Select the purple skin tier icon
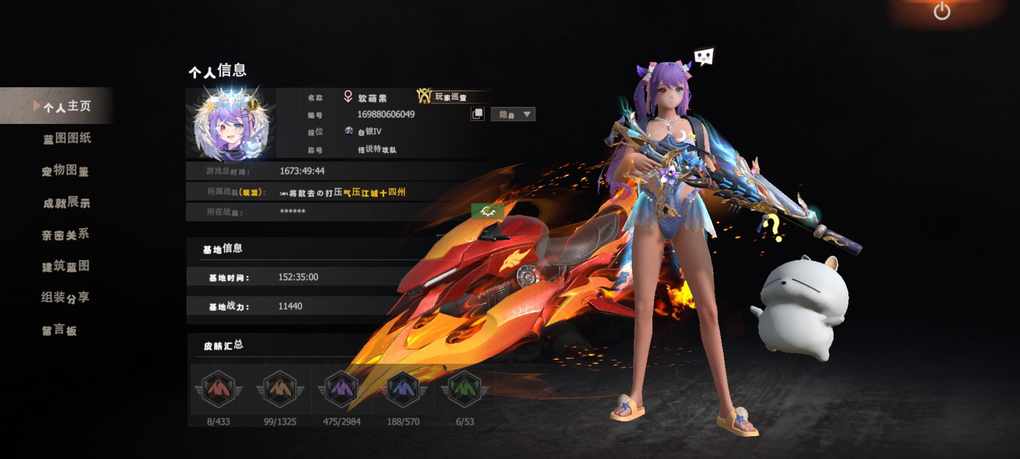Screen dimensions: 1020x459 tap(341, 388)
